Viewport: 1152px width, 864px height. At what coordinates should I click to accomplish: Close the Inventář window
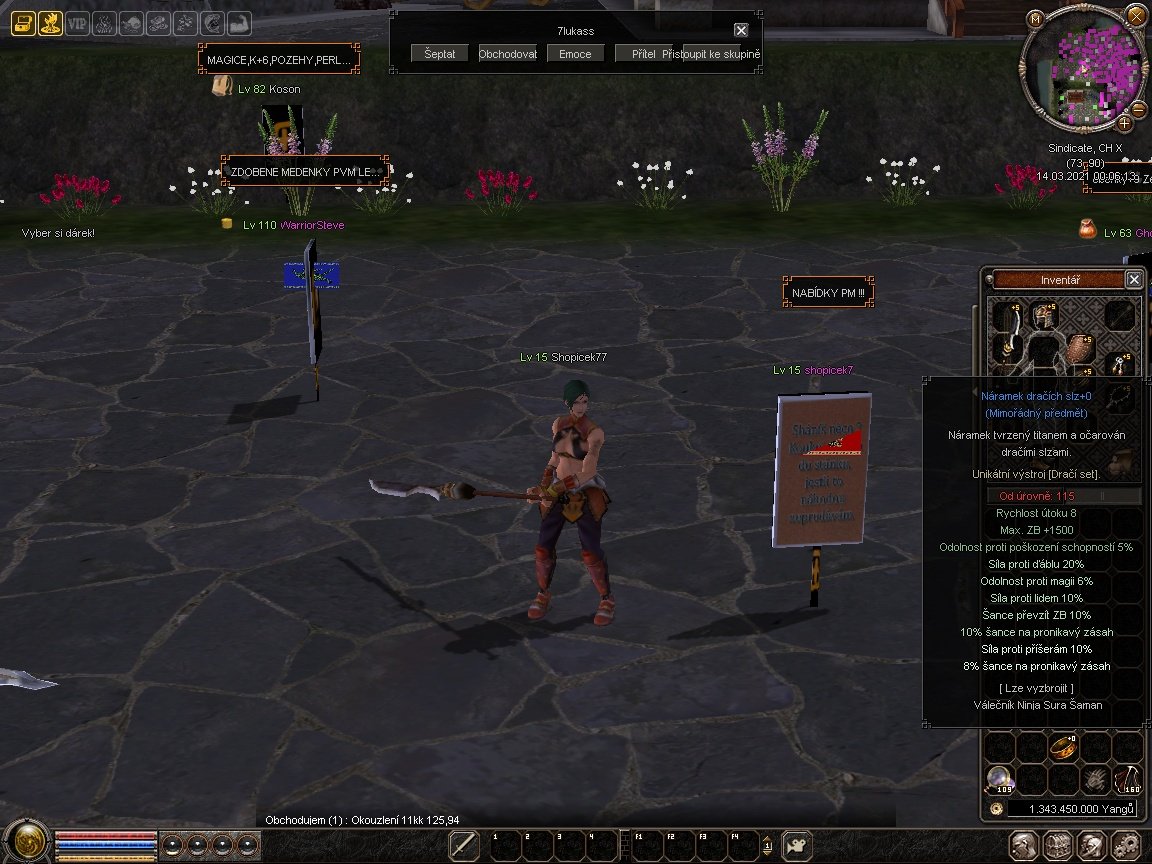[1134, 280]
